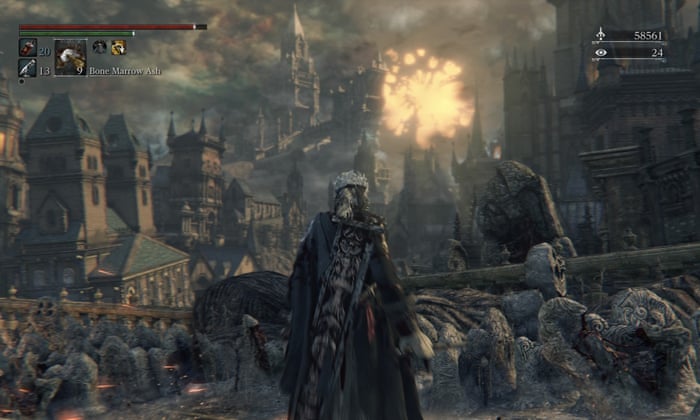Click the golden status effect icon
This screenshot has width=700, height=420.
[x=118, y=47]
